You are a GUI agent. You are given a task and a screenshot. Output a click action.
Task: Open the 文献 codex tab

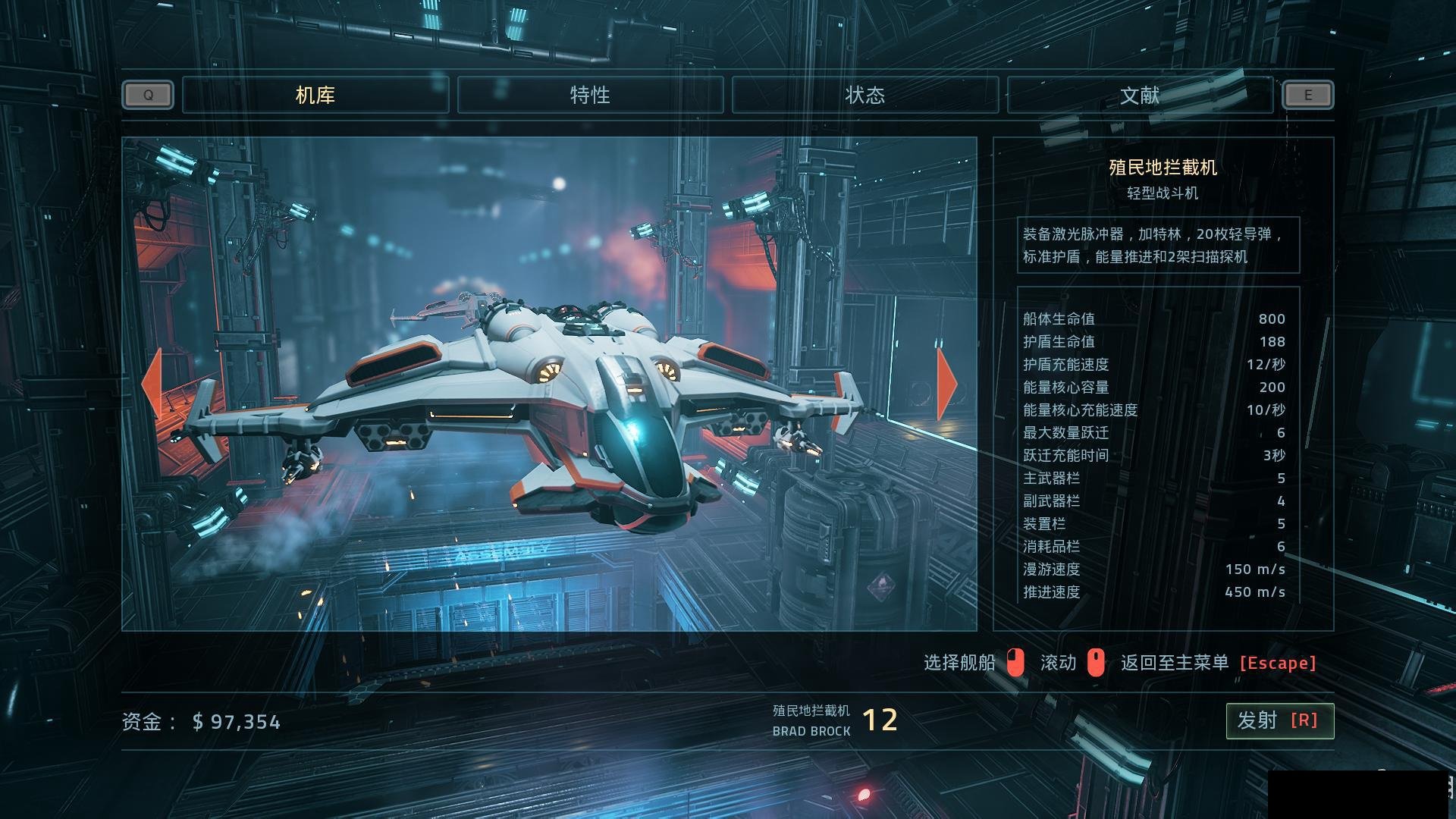pos(1140,96)
